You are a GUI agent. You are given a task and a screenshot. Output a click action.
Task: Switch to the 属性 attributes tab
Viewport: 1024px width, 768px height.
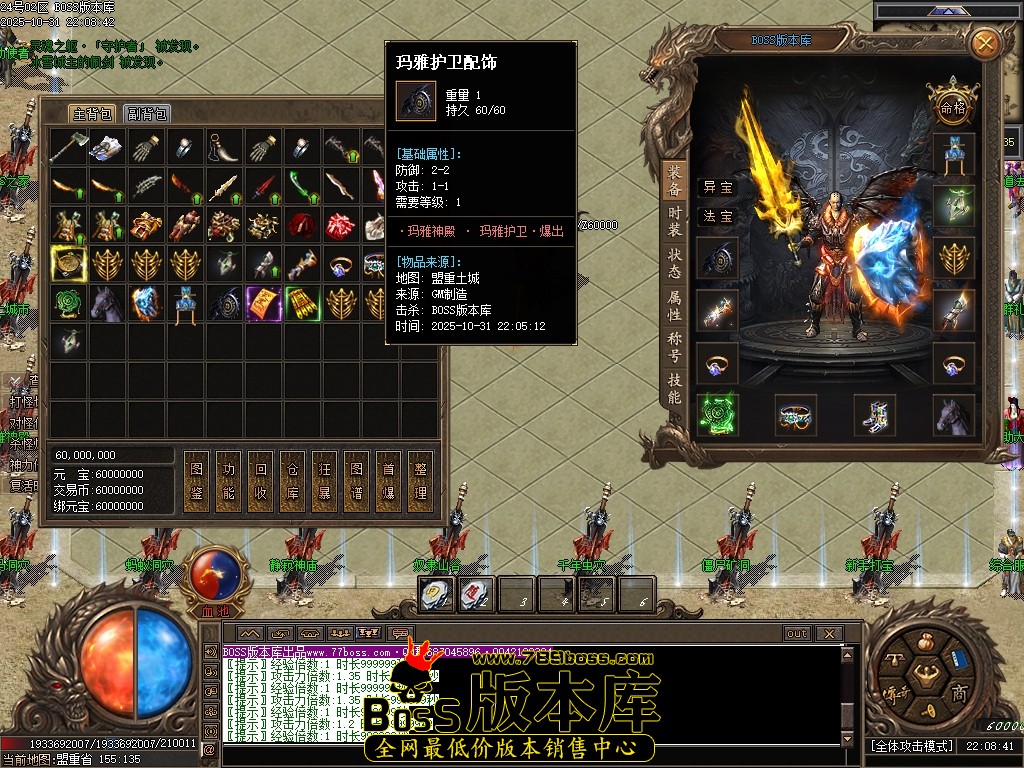[675, 306]
